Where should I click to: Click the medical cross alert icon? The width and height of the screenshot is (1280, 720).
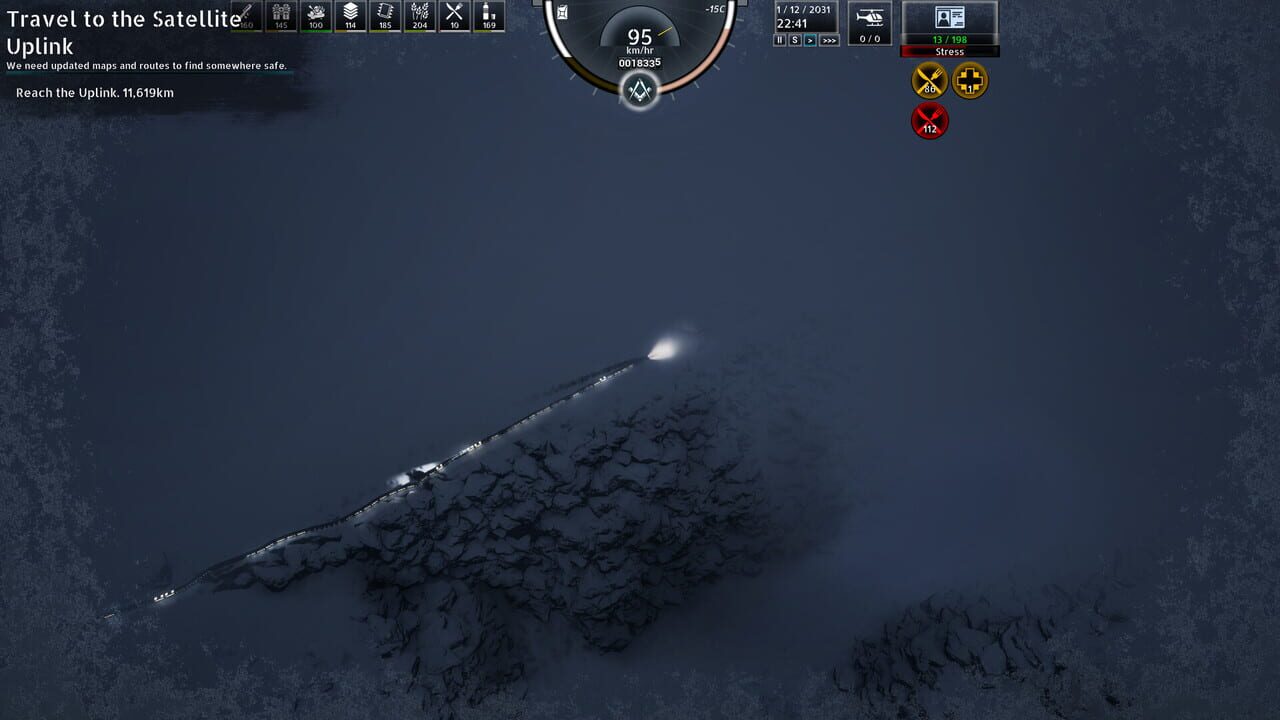coord(967,81)
